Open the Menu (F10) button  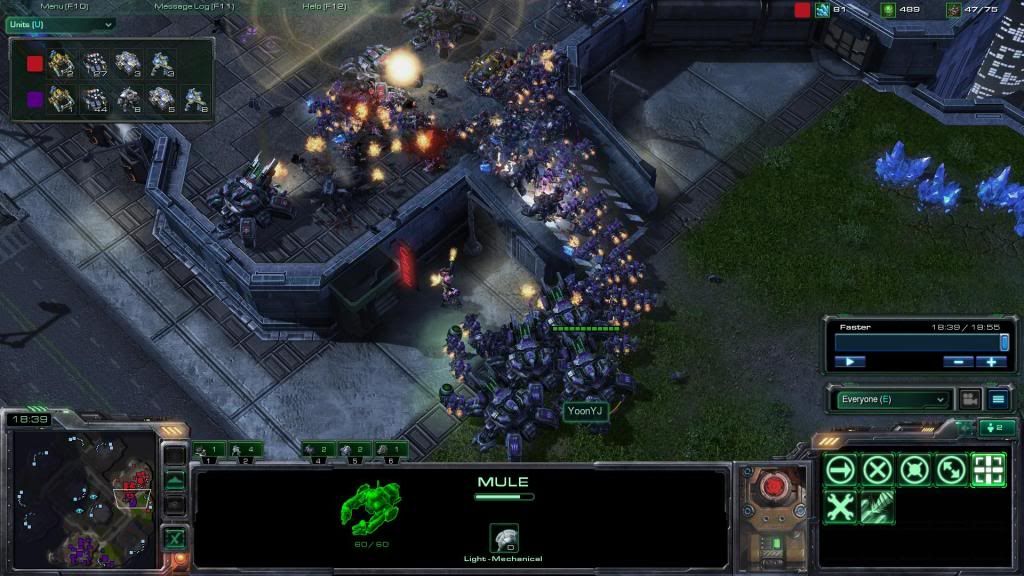coord(64,7)
